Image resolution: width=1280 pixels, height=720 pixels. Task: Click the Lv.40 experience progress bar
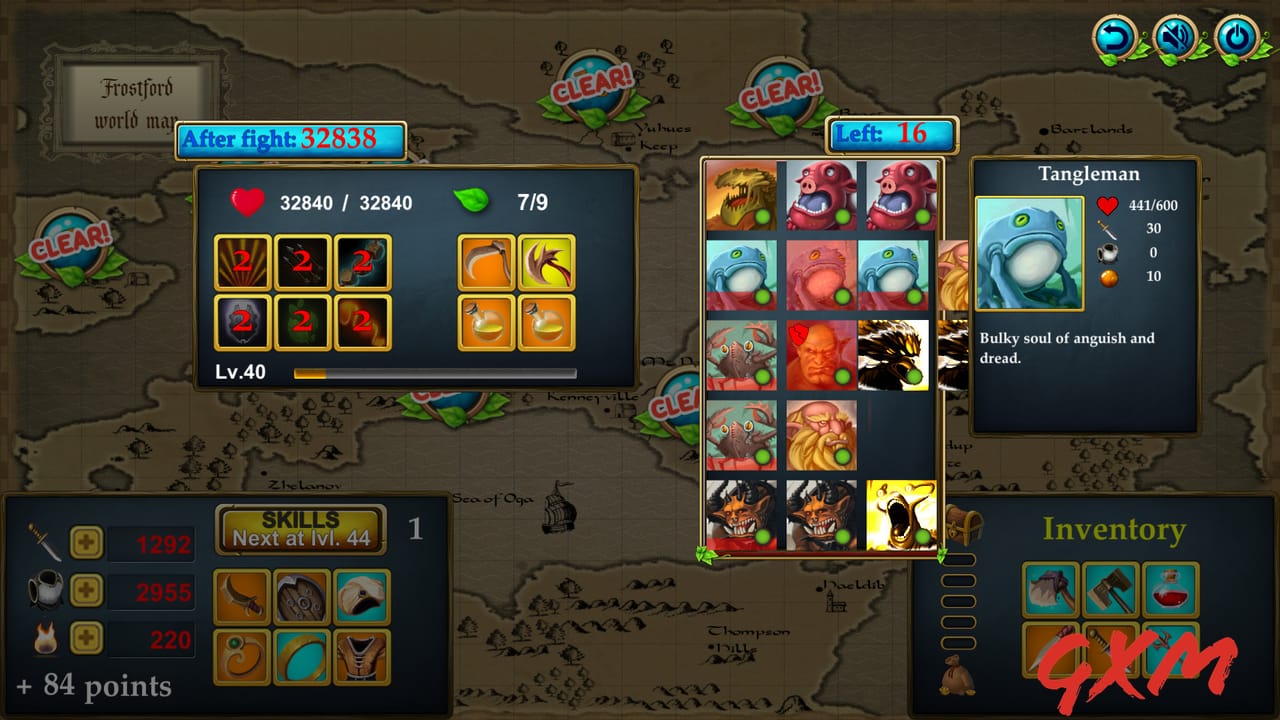pos(433,373)
